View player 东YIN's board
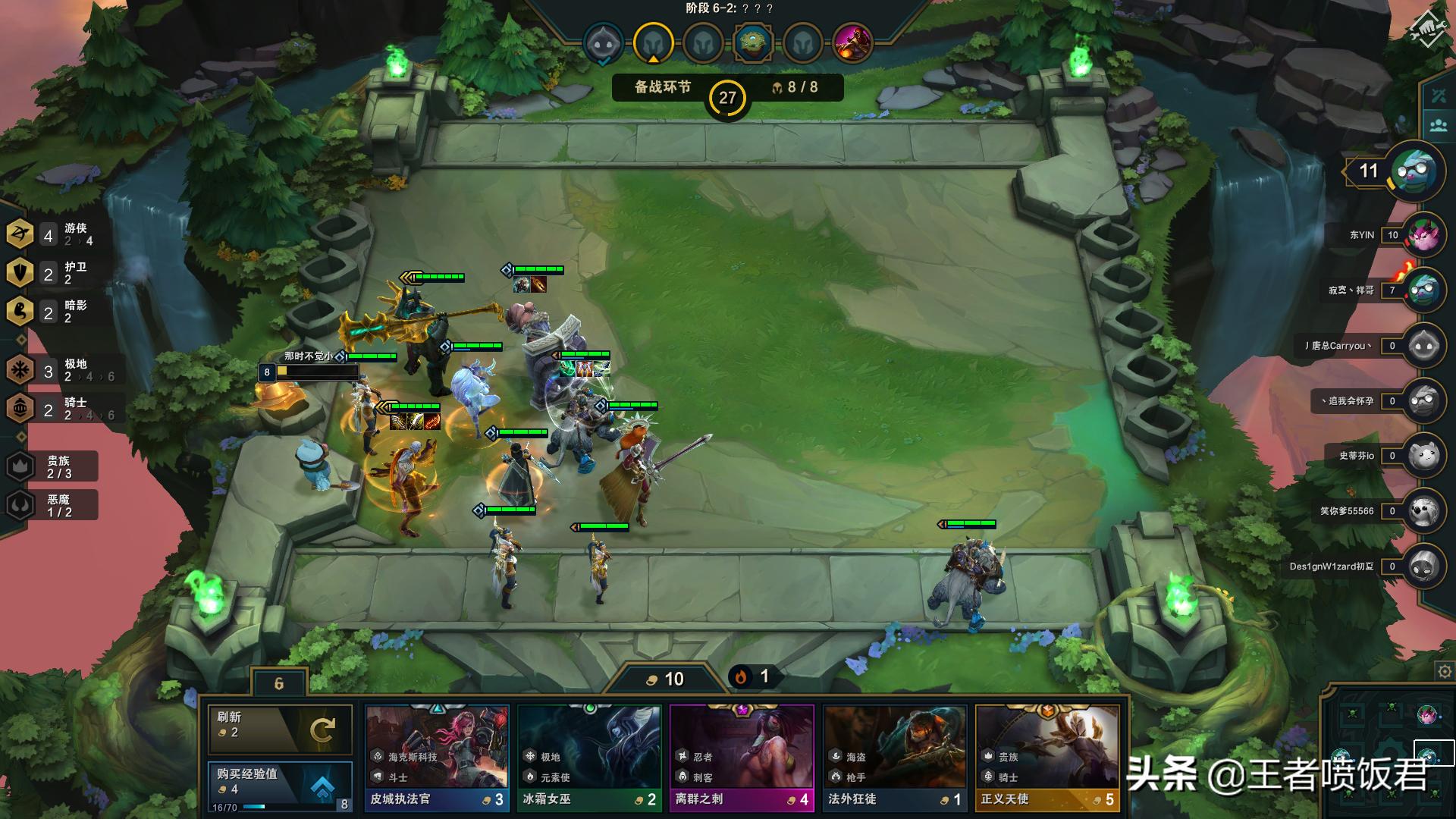The width and height of the screenshot is (1456, 819). click(x=1423, y=235)
